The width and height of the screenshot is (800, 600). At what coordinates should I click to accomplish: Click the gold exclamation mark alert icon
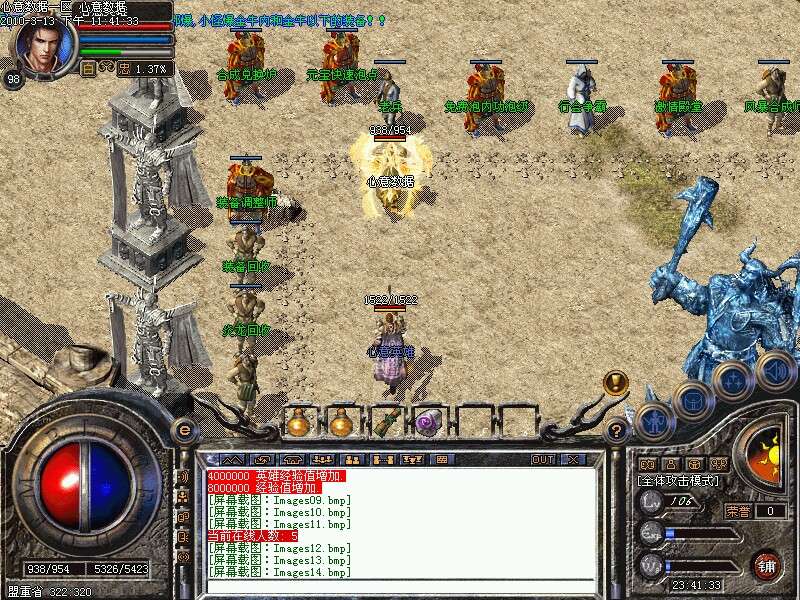coord(616,382)
